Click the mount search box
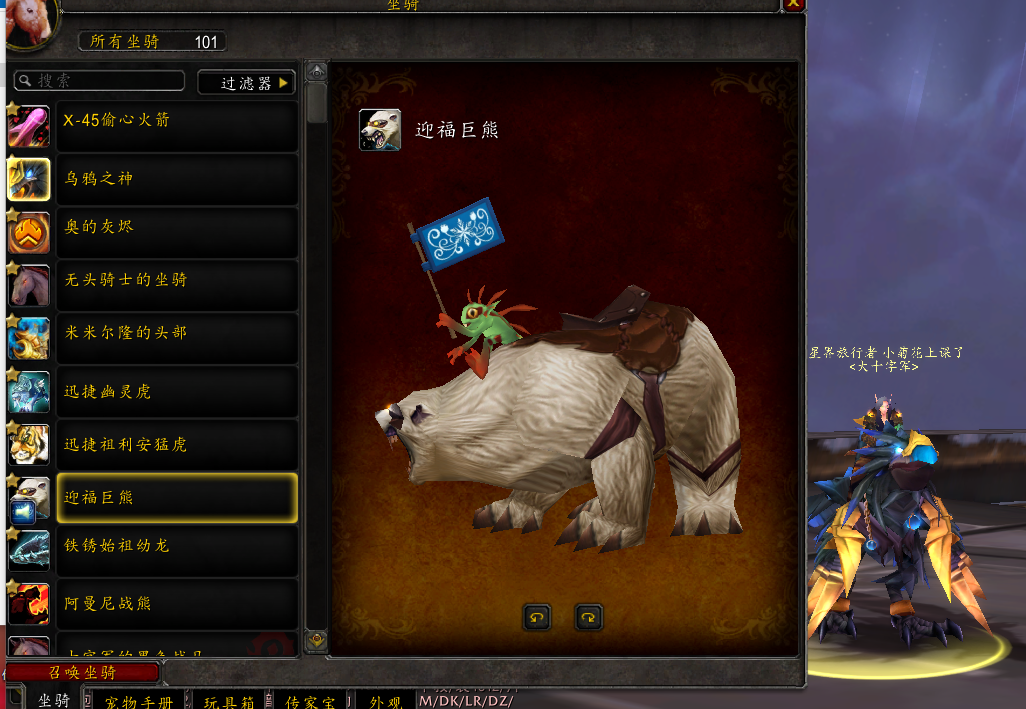 (100, 81)
